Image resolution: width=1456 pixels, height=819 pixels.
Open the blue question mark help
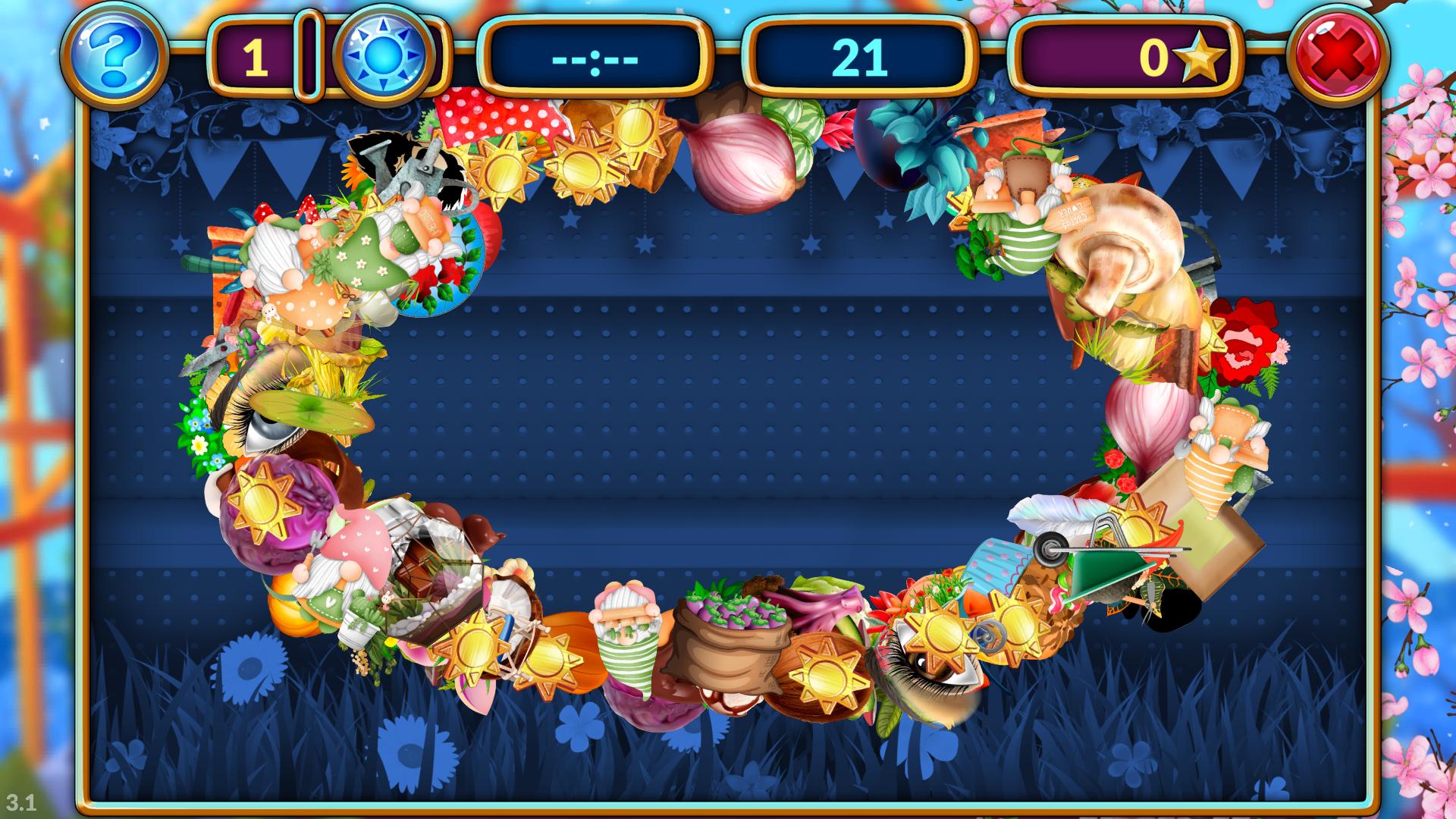pyautogui.click(x=115, y=55)
